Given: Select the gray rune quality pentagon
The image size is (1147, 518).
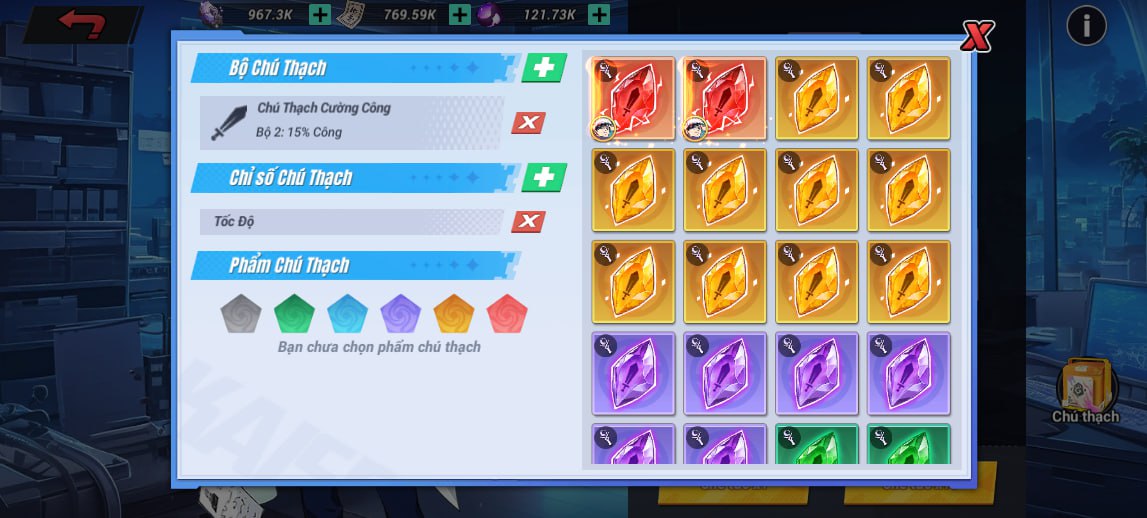Looking at the screenshot, I should tap(241, 314).
